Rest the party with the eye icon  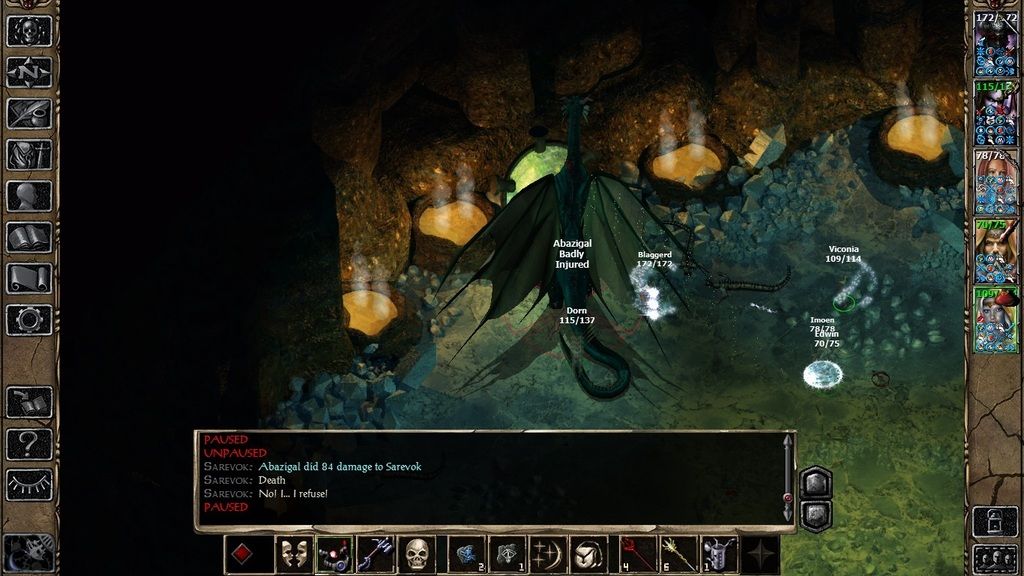point(29,484)
